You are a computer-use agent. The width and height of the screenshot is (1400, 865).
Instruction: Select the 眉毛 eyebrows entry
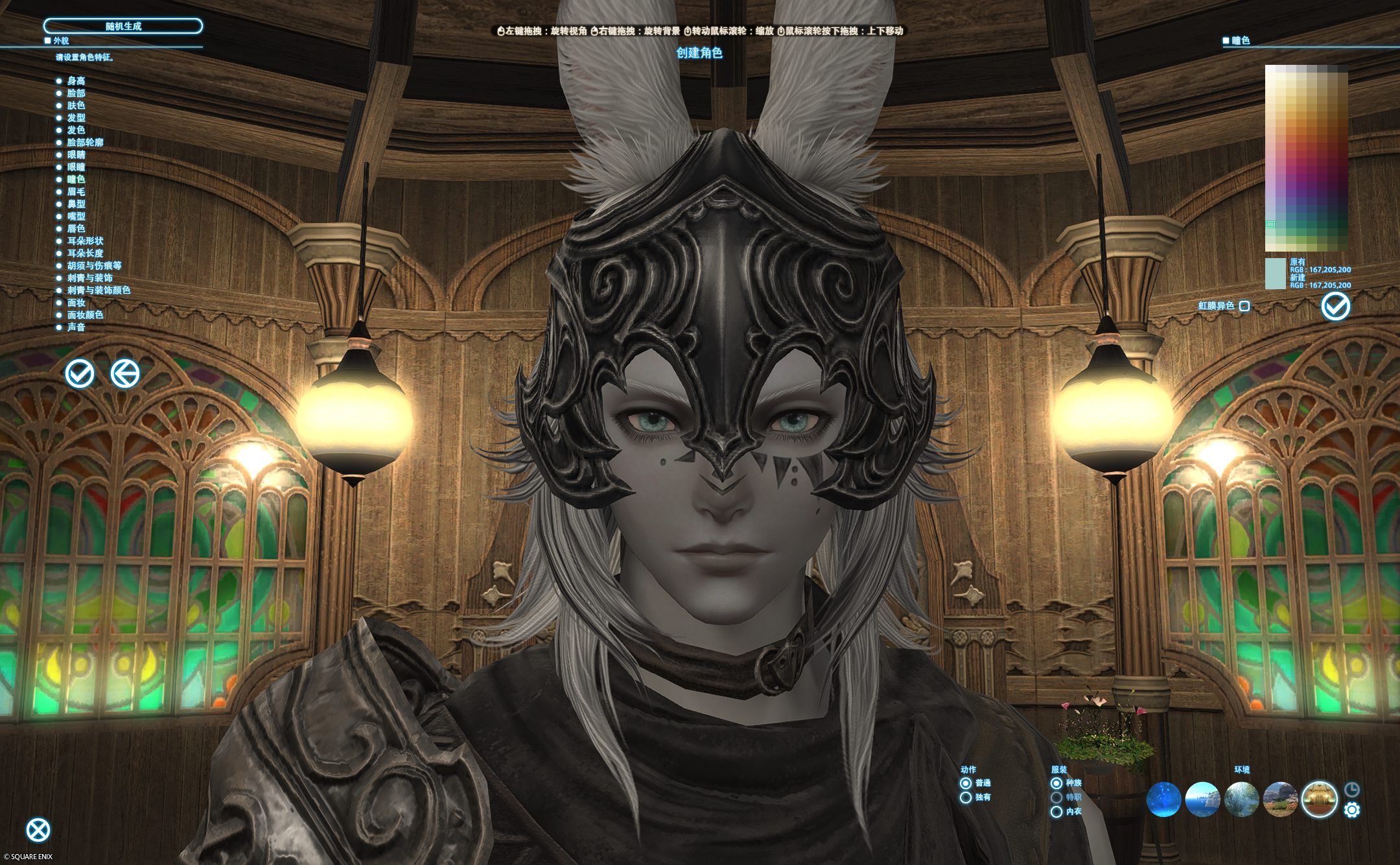(76, 192)
